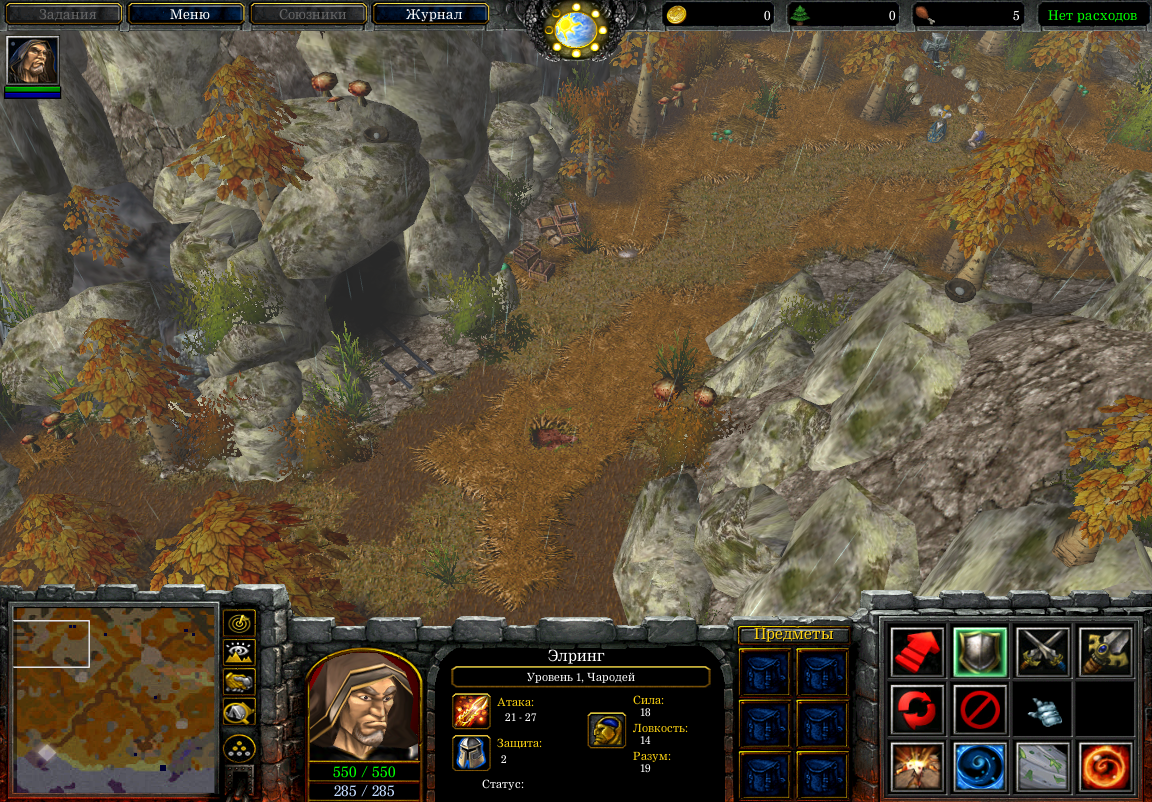The height and width of the screenshot is (802, 1152).
Task: Cast the blue swirl ability
Action: pos(979,766)
